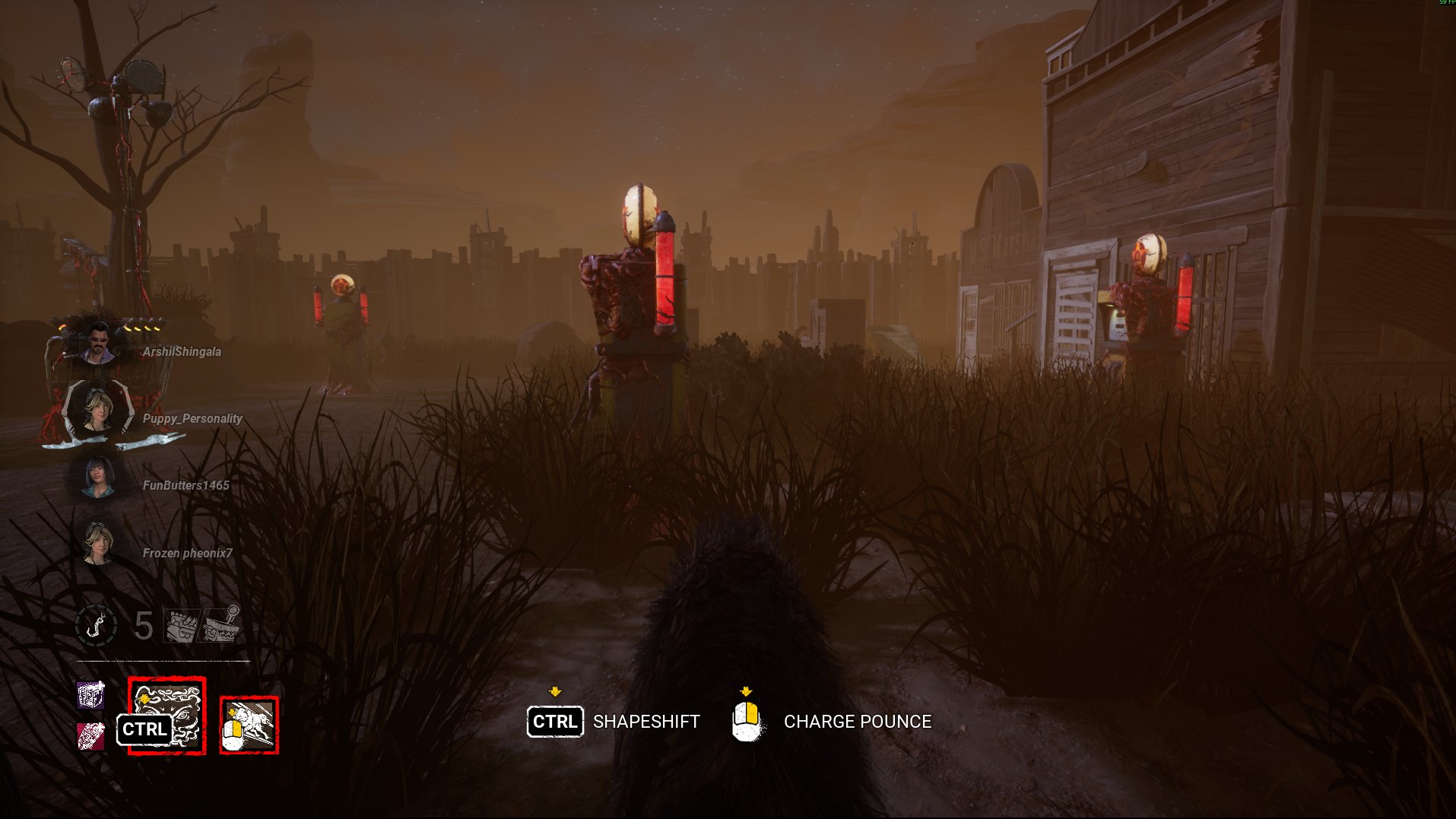The width and height of the screenshot is (1456, 819).
Task: Select the purple maze cube add-on
Action: point(91,695)
